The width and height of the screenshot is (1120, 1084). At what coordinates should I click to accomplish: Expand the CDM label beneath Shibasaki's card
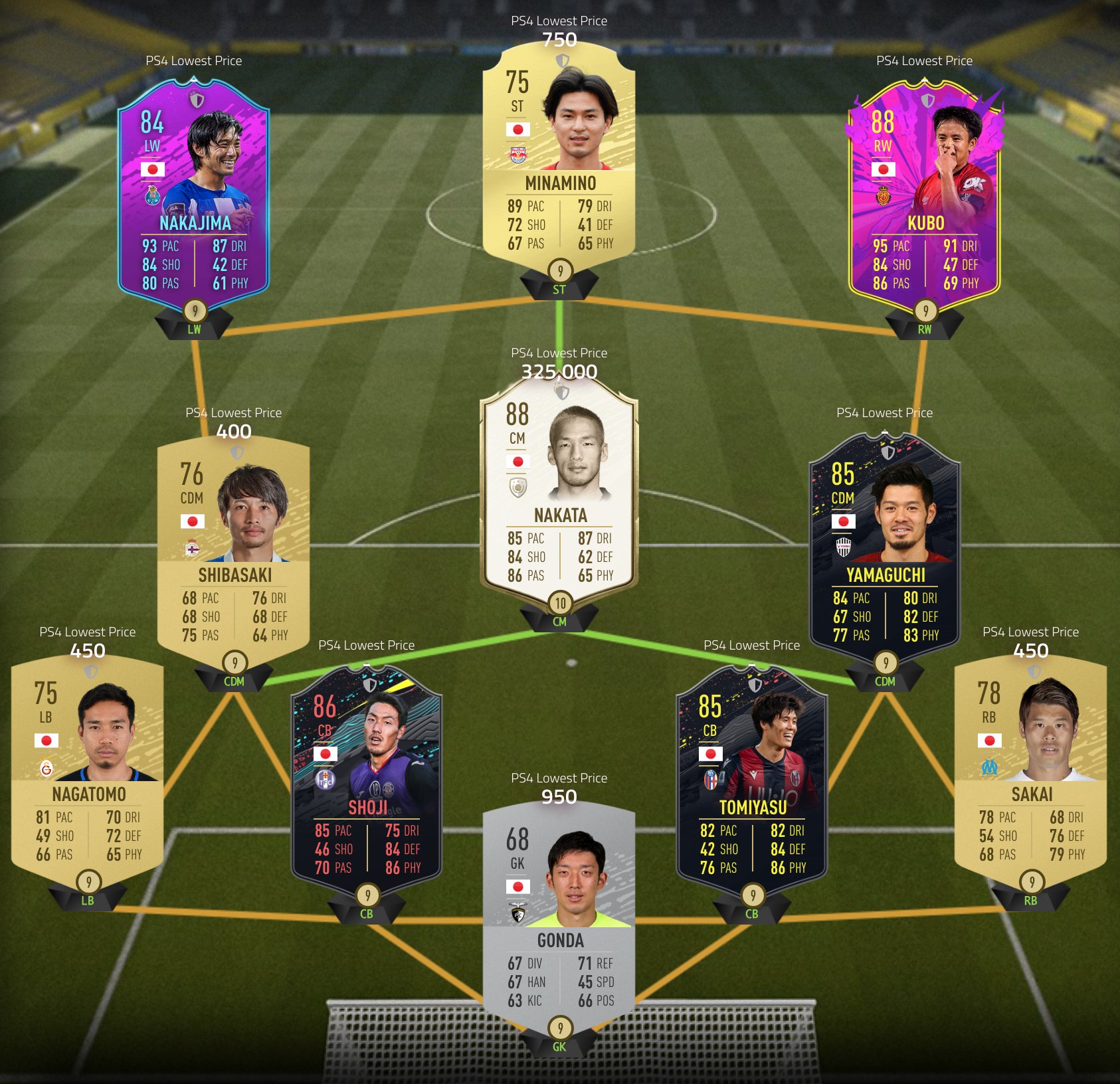(x=233, y=679)
